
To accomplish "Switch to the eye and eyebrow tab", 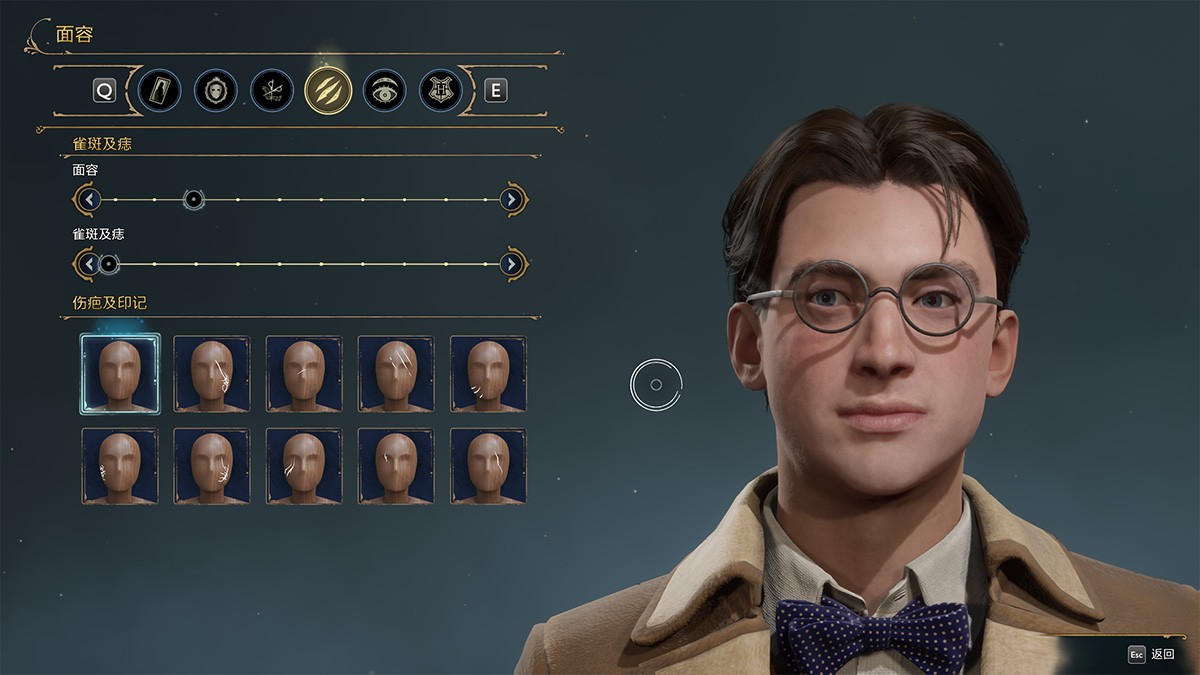I will [384, 91].
